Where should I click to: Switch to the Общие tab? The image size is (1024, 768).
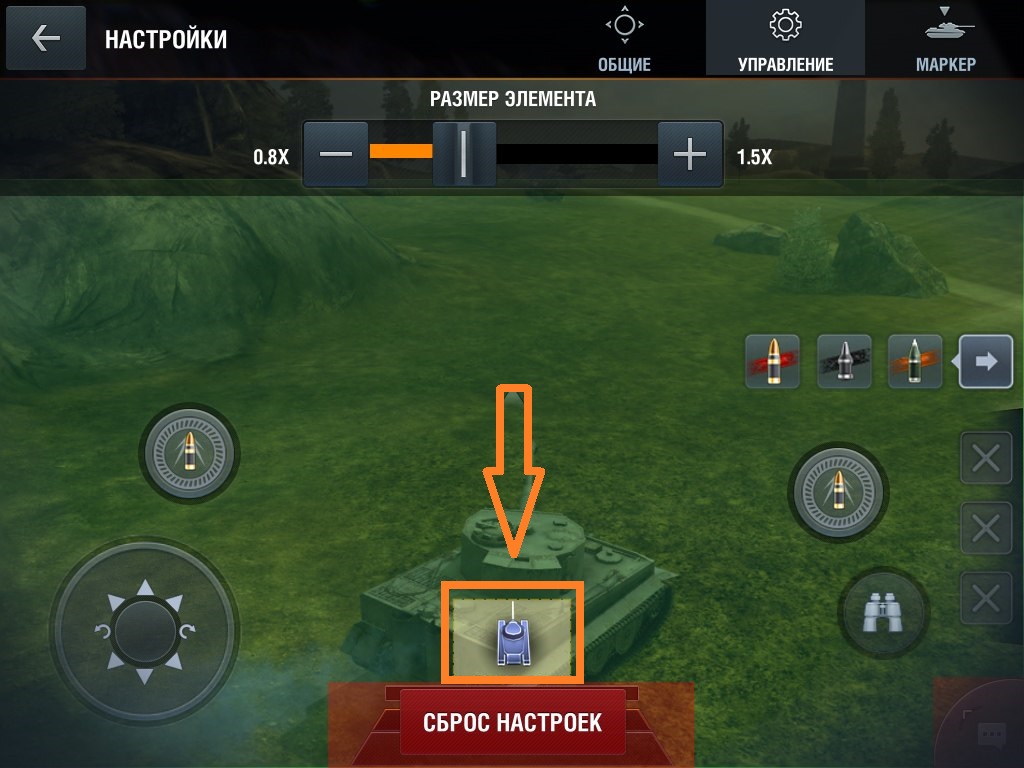pyautogui.click(x=624, y=40)
